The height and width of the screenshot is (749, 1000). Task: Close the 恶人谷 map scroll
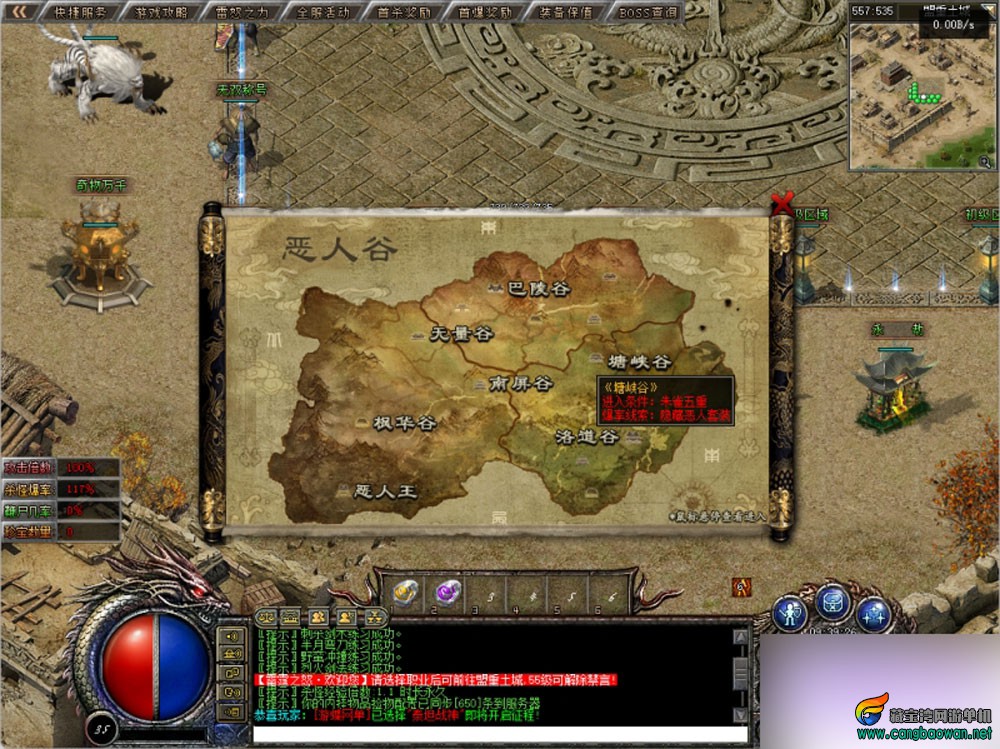click(x=782, y=202)
